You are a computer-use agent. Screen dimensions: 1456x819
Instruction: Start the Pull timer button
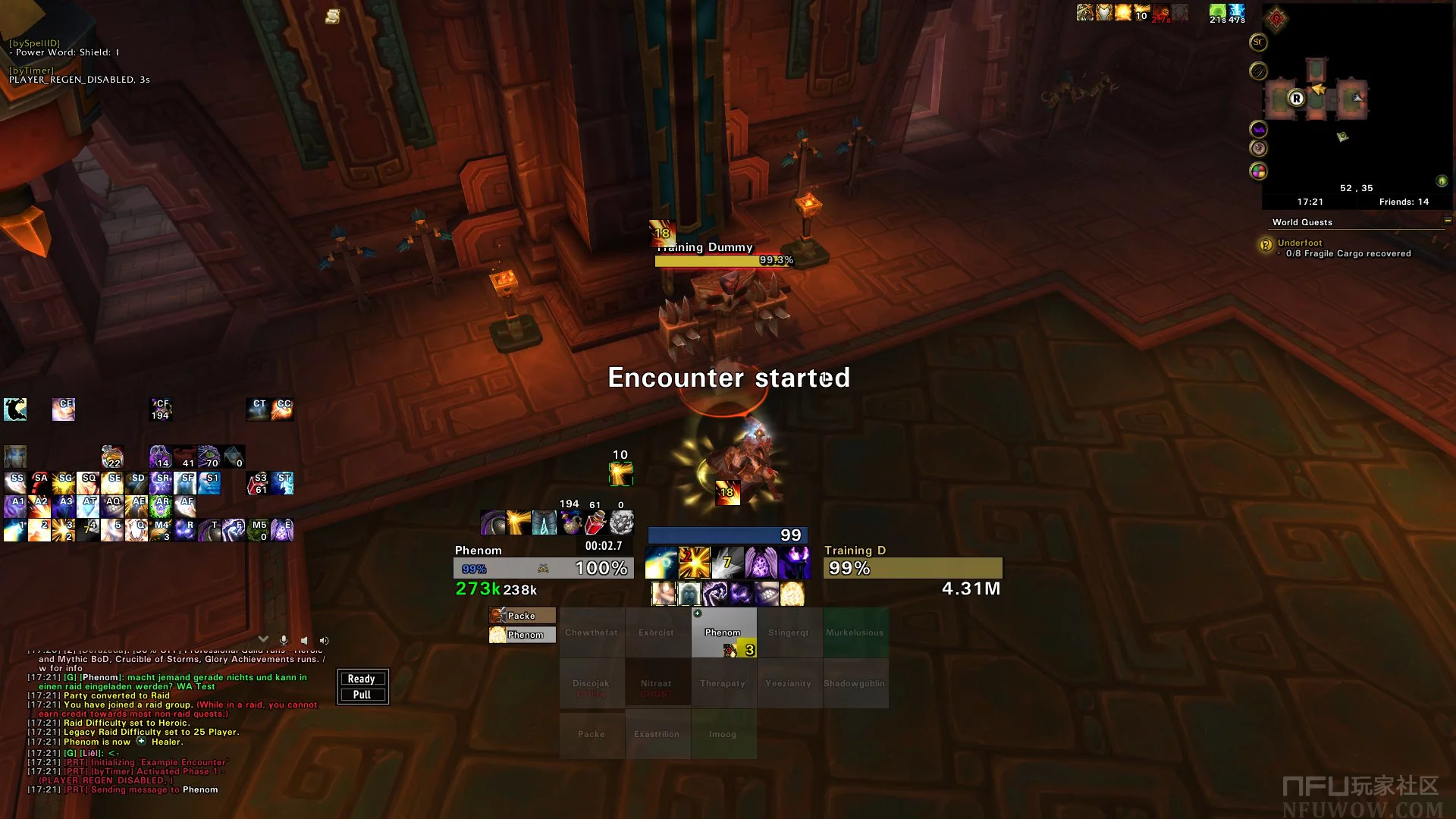[x=362, y=695]
